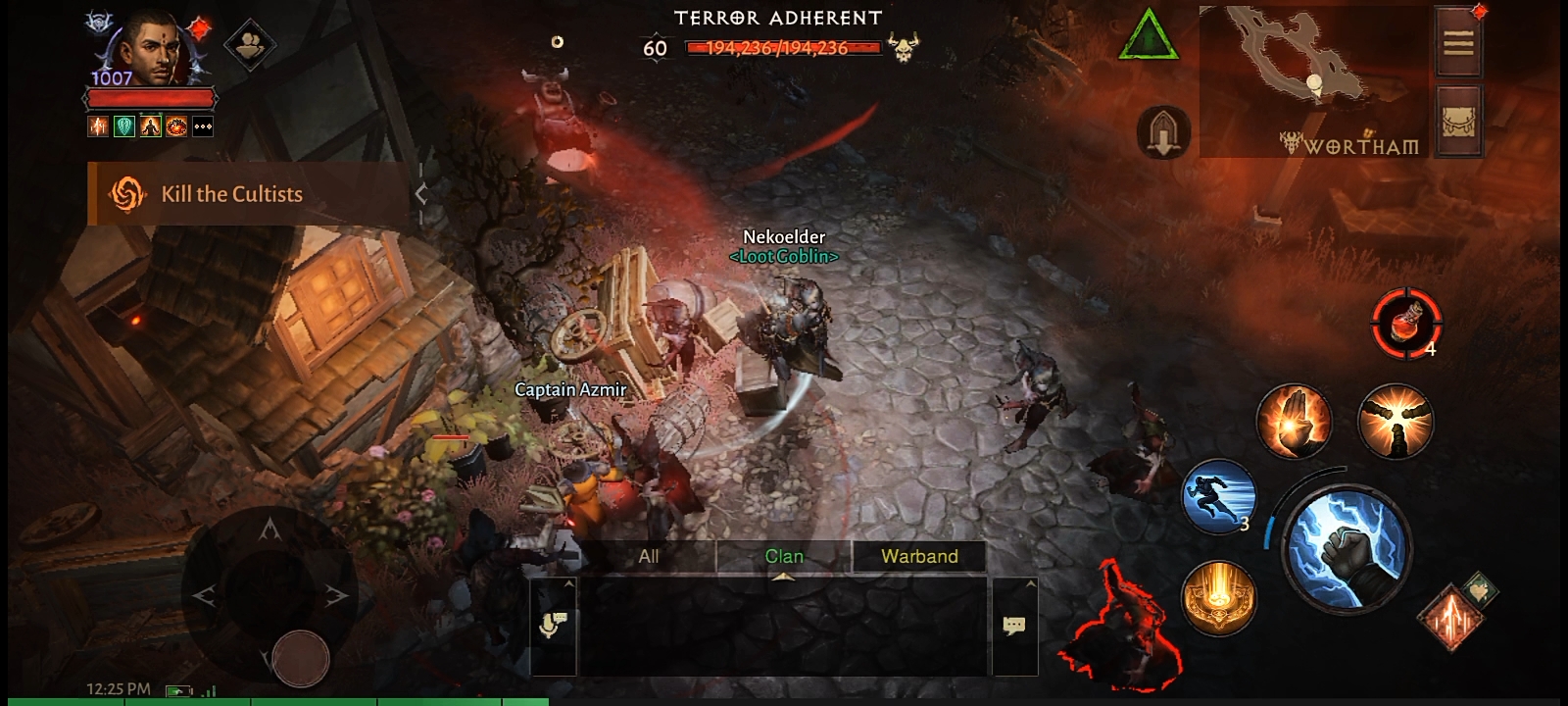Tap the gate portal icon

(x=1163, y=132)
